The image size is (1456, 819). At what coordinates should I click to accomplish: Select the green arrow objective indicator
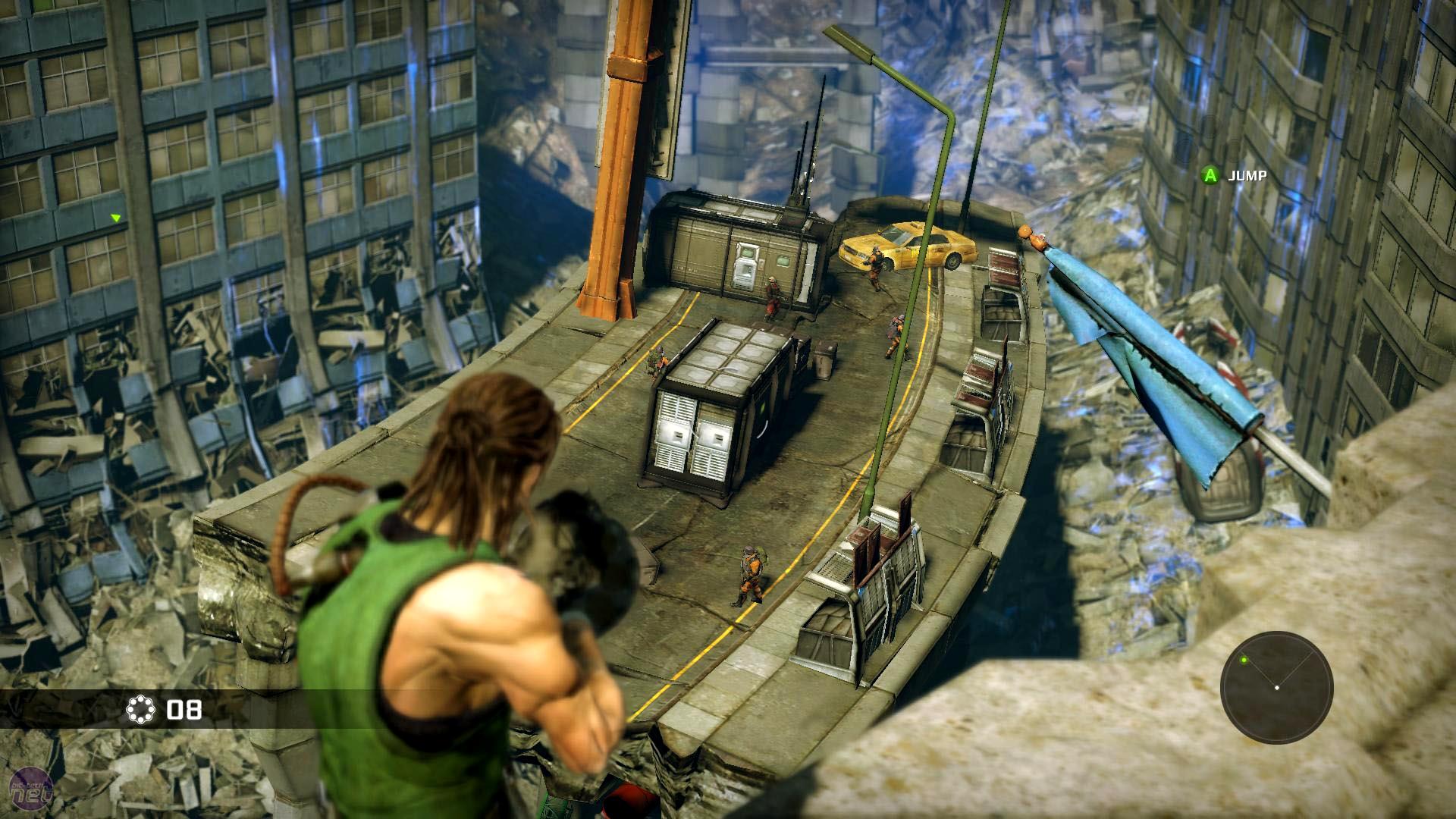(x=116, y=218)
